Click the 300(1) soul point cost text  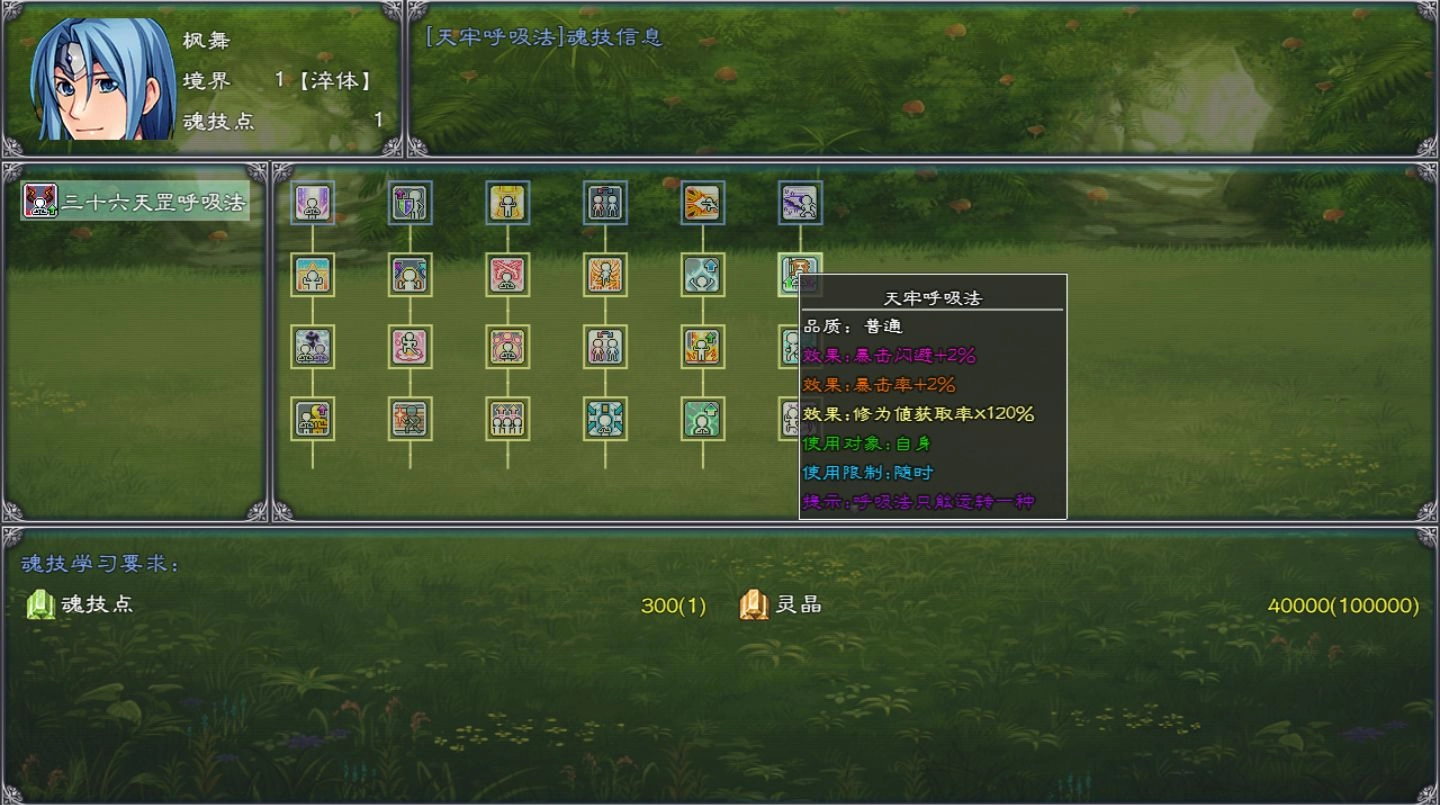(675, 605)
